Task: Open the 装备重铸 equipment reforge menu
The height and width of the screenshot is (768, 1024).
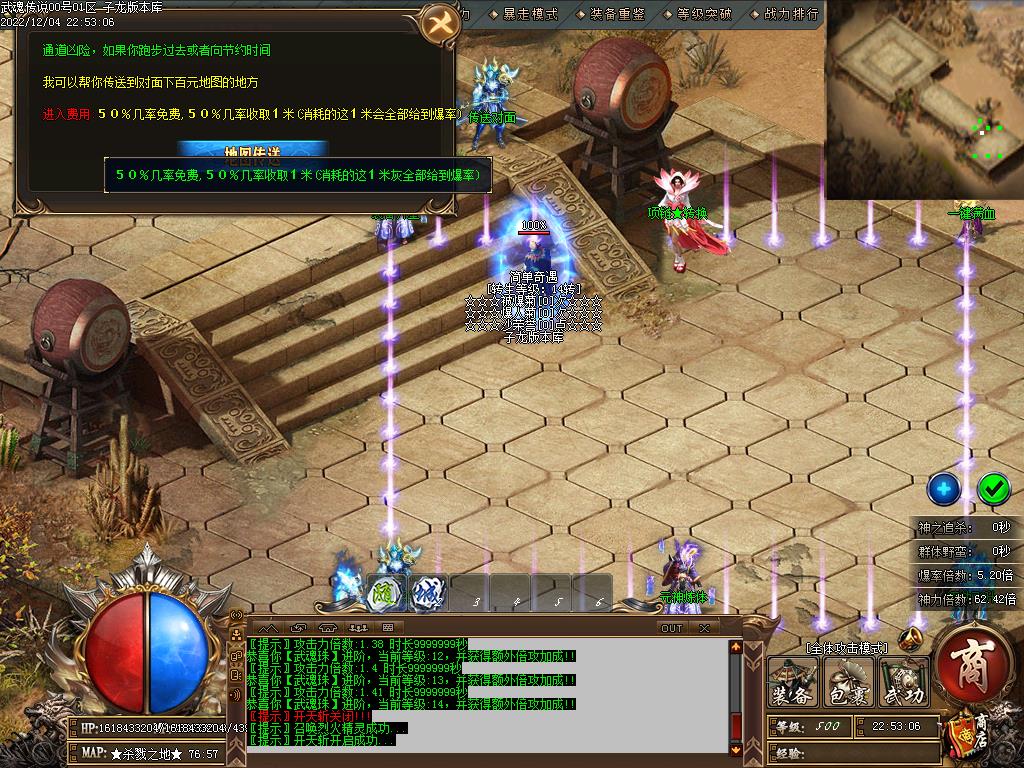Action: pyautogui.click(x=617, y=14)
